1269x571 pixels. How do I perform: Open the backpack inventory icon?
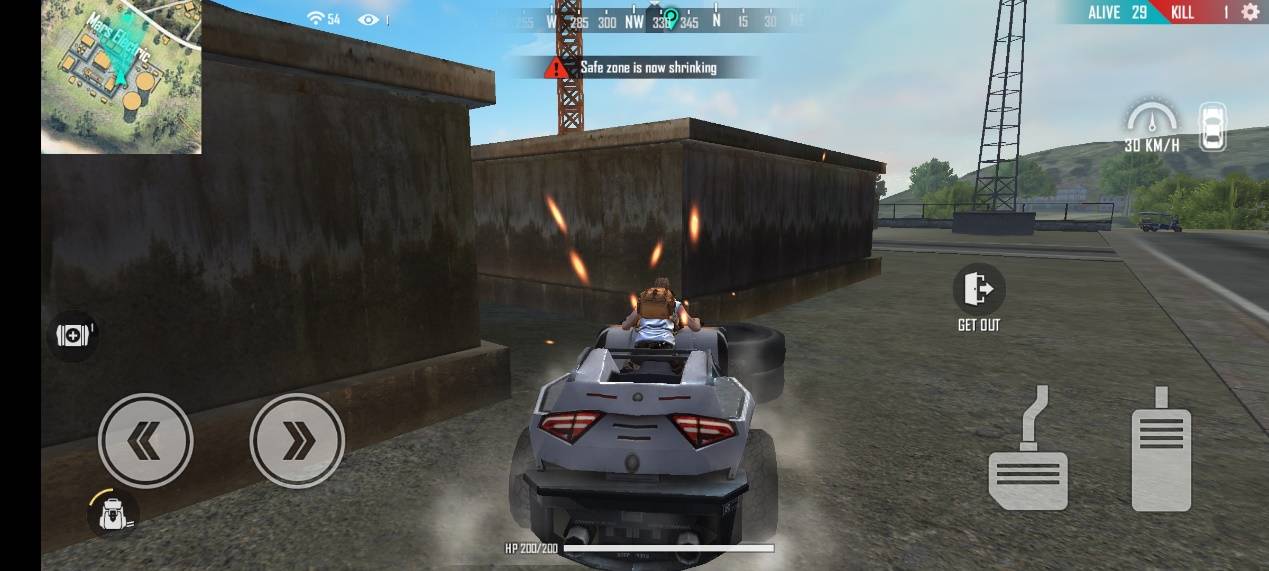click(112, 513)
